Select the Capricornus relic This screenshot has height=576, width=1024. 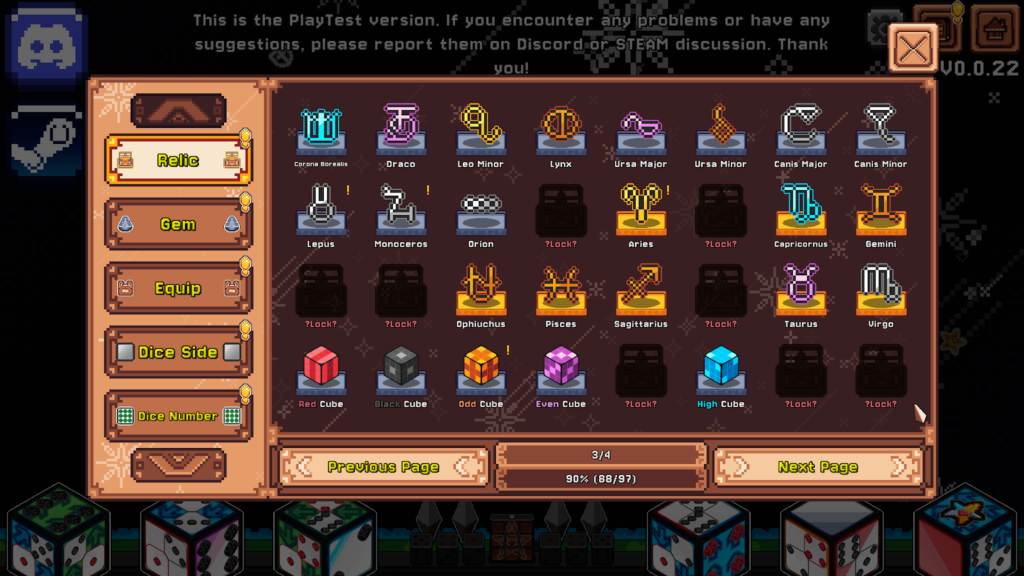(801, 210)
